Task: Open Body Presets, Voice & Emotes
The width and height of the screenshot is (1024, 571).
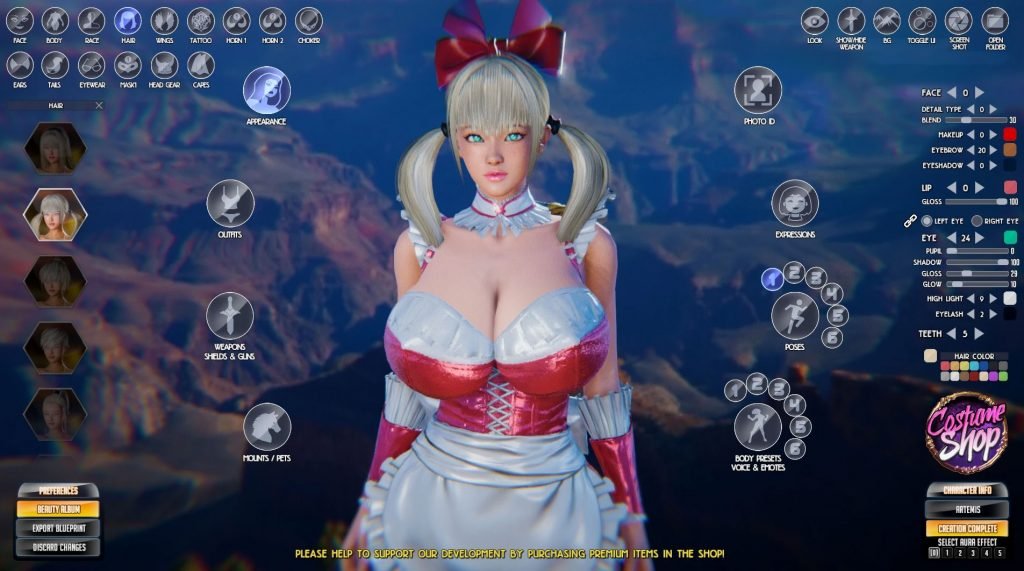Action: [758, 427]
